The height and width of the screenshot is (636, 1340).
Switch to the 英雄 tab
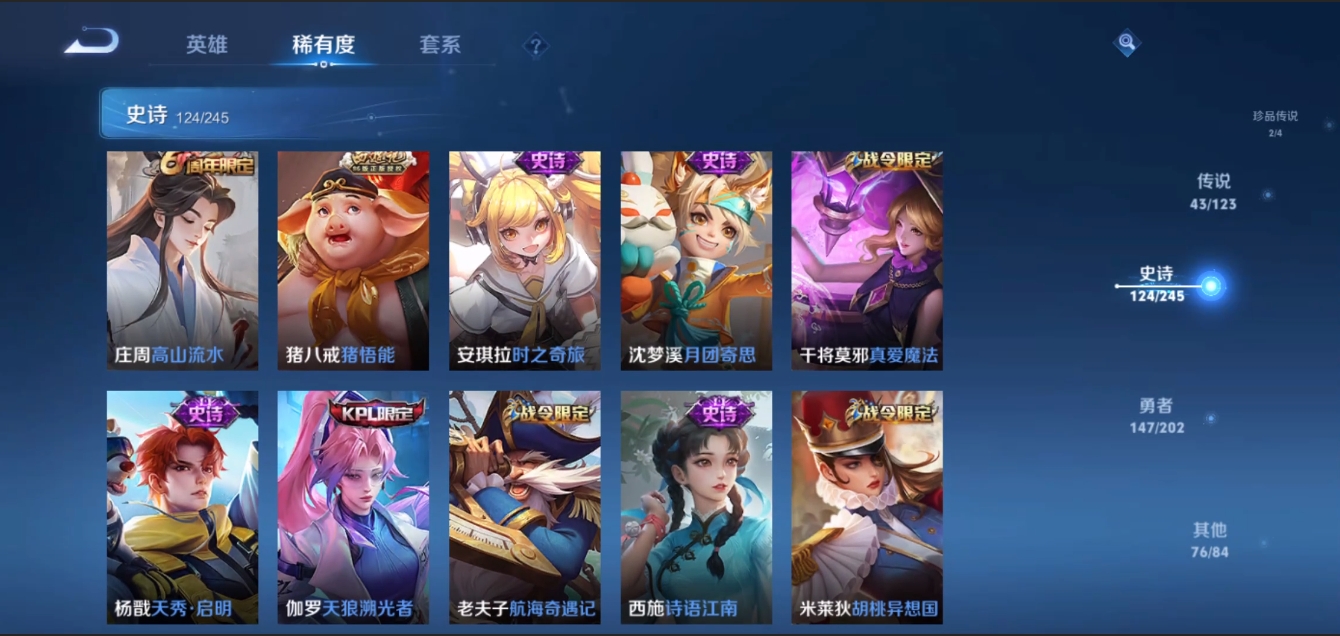(x=207, y=45)
